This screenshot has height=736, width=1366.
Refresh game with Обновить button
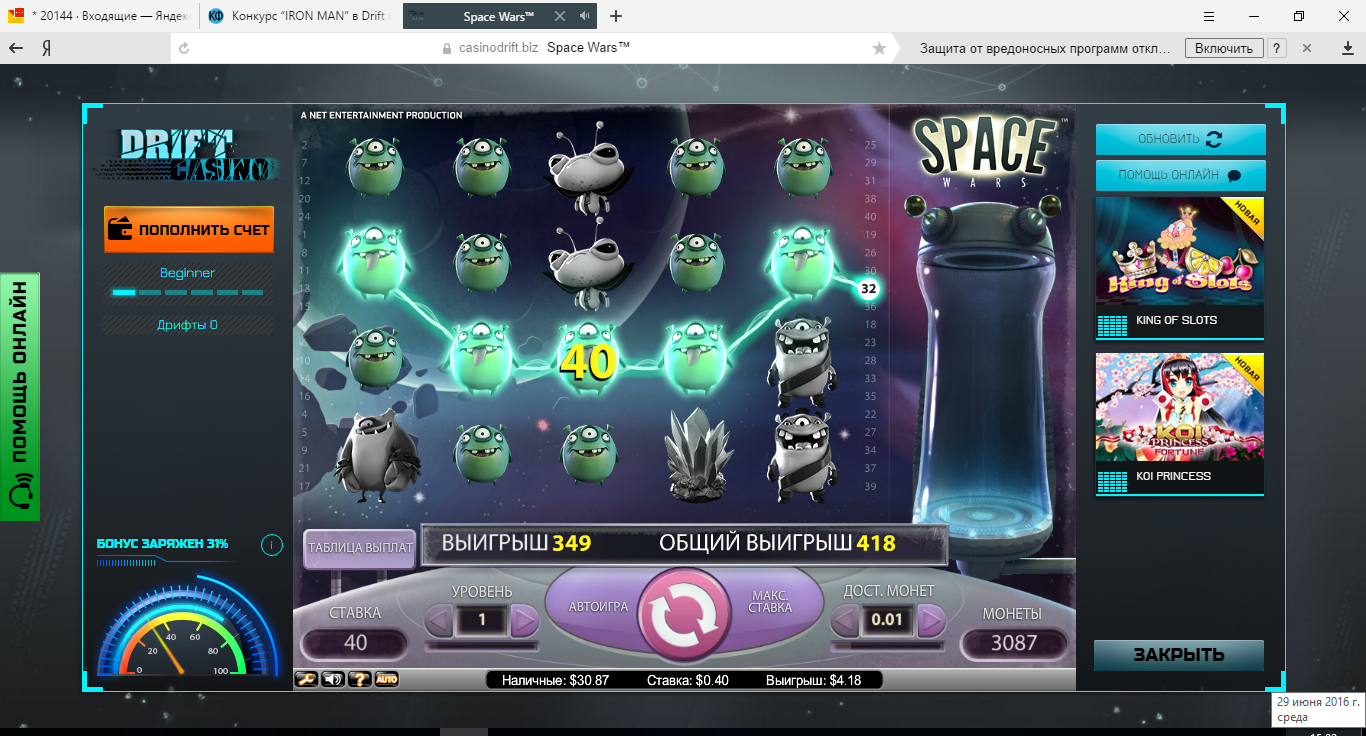1180,139
